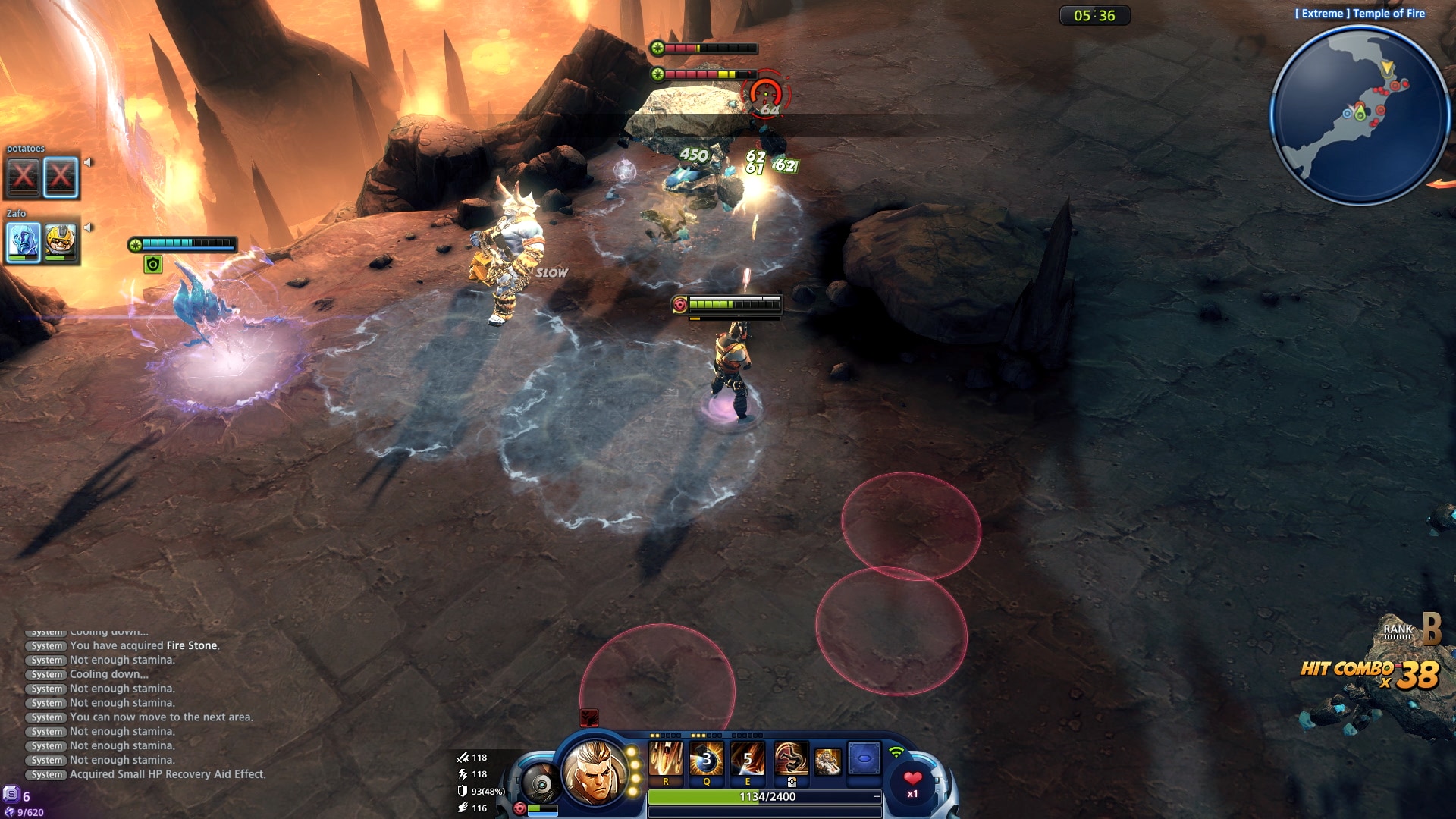The width and height of the screenshot is (1456, 819).
Task: Click the red buff icon above the portrait
Action: coord(589,717)
